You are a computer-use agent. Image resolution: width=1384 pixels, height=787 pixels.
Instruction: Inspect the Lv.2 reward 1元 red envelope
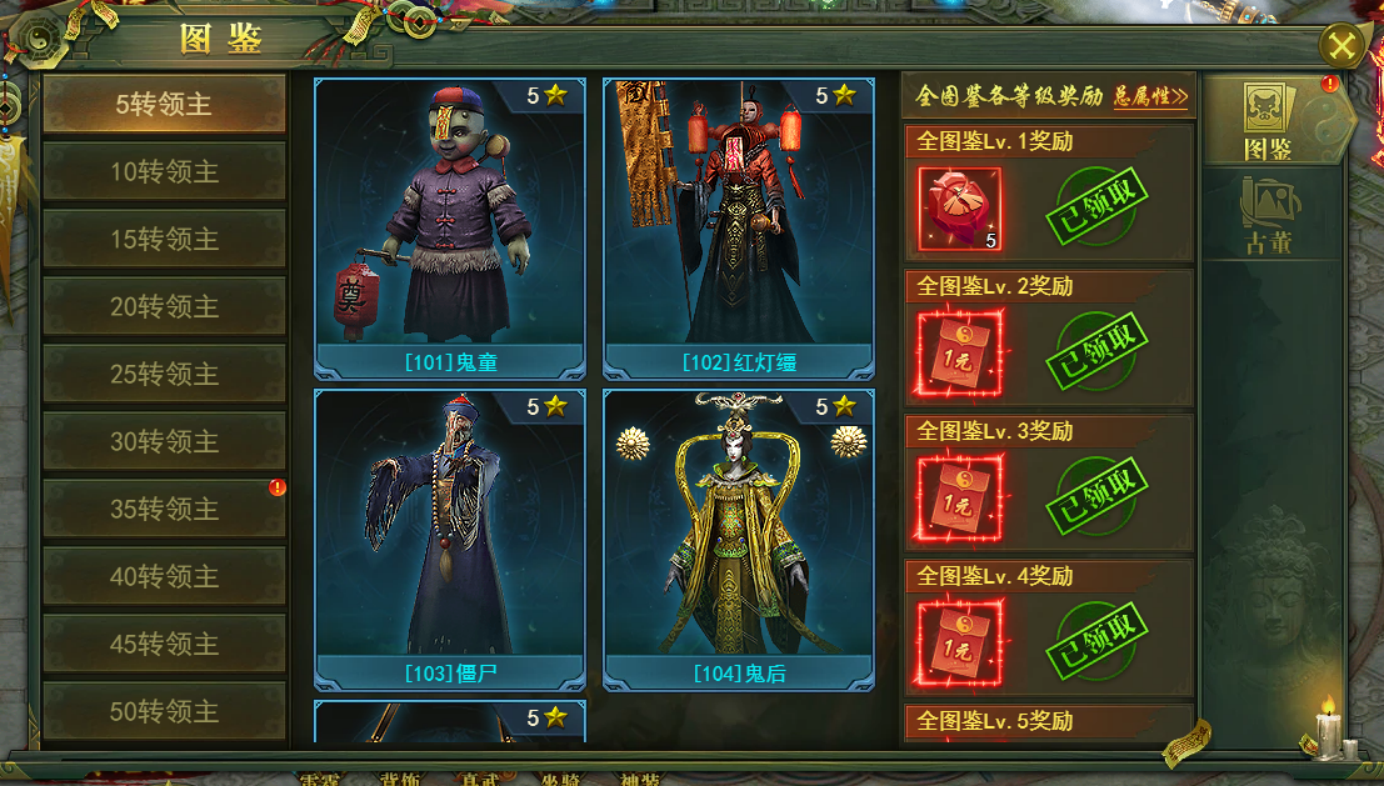tap(959, 354)
